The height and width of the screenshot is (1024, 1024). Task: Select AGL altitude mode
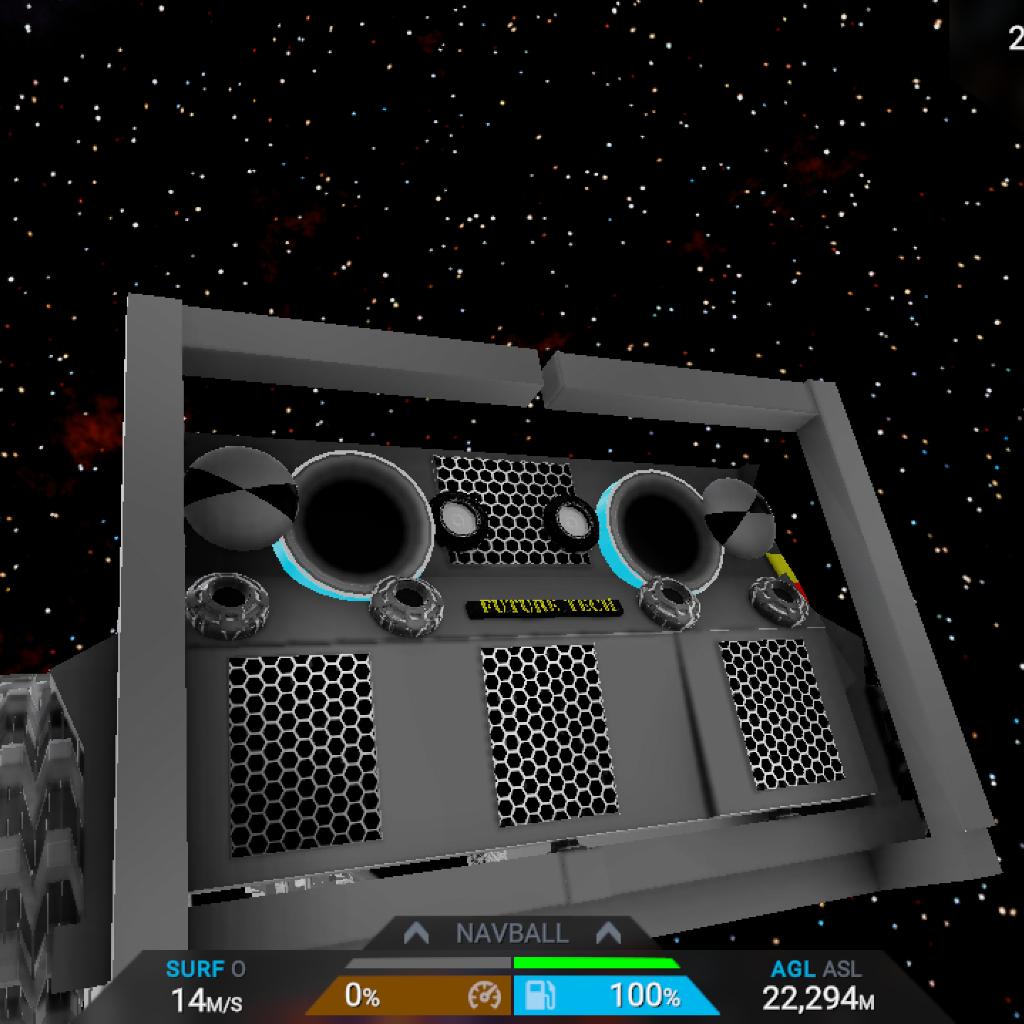pyautogui.click(x=792, y=969)
